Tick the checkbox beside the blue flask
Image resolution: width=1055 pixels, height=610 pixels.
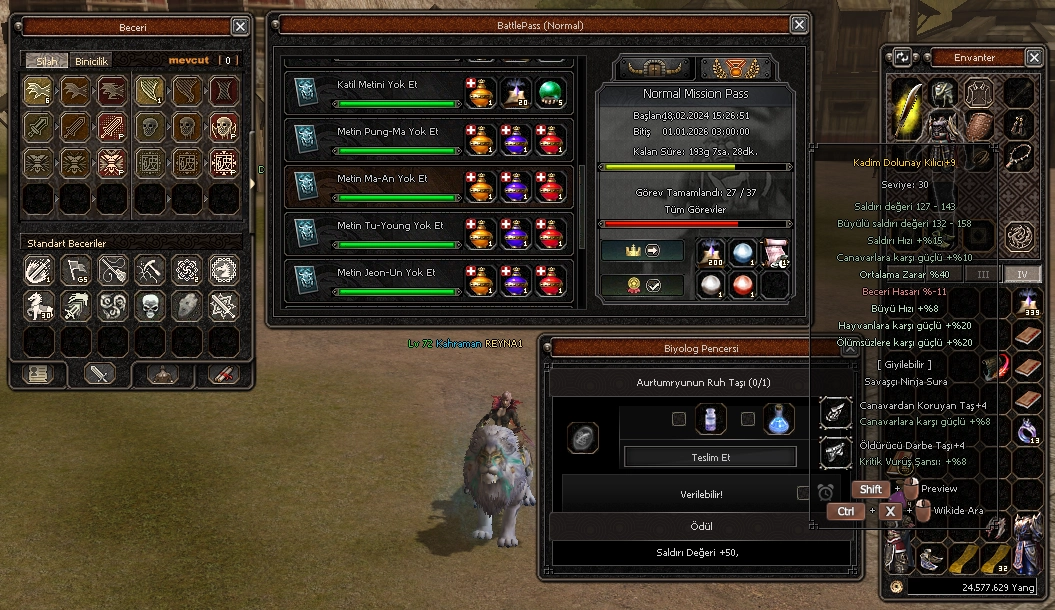point(747,419)
